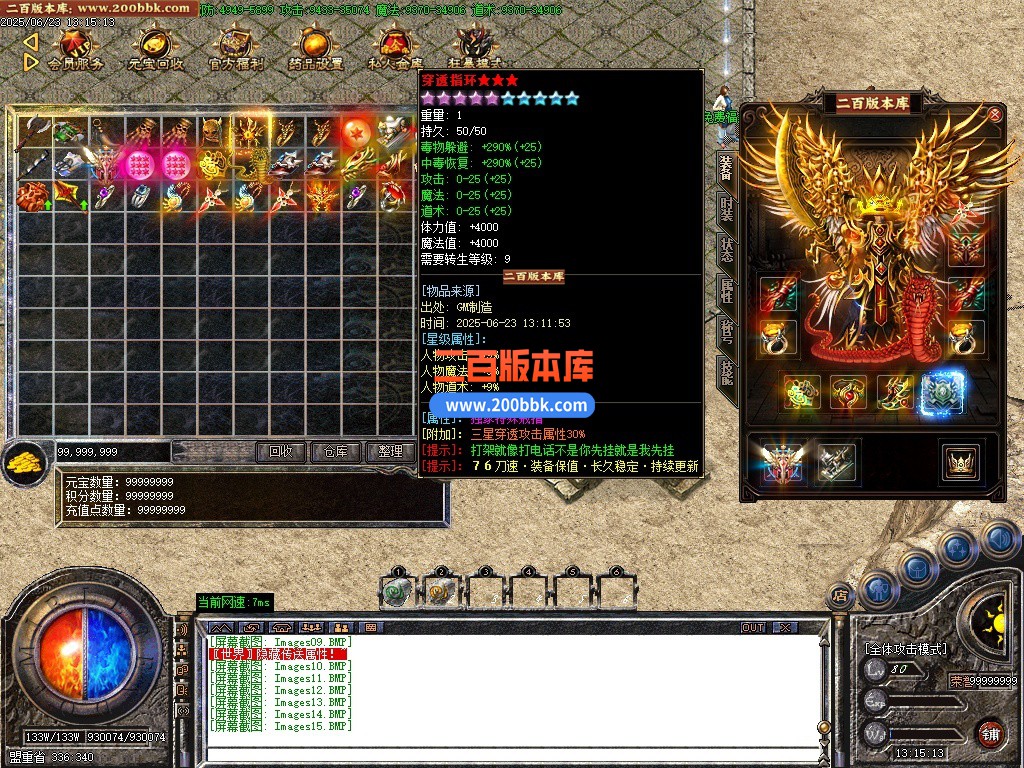
Task: Close the character equipment panel
Action: (x=994, y=115)
